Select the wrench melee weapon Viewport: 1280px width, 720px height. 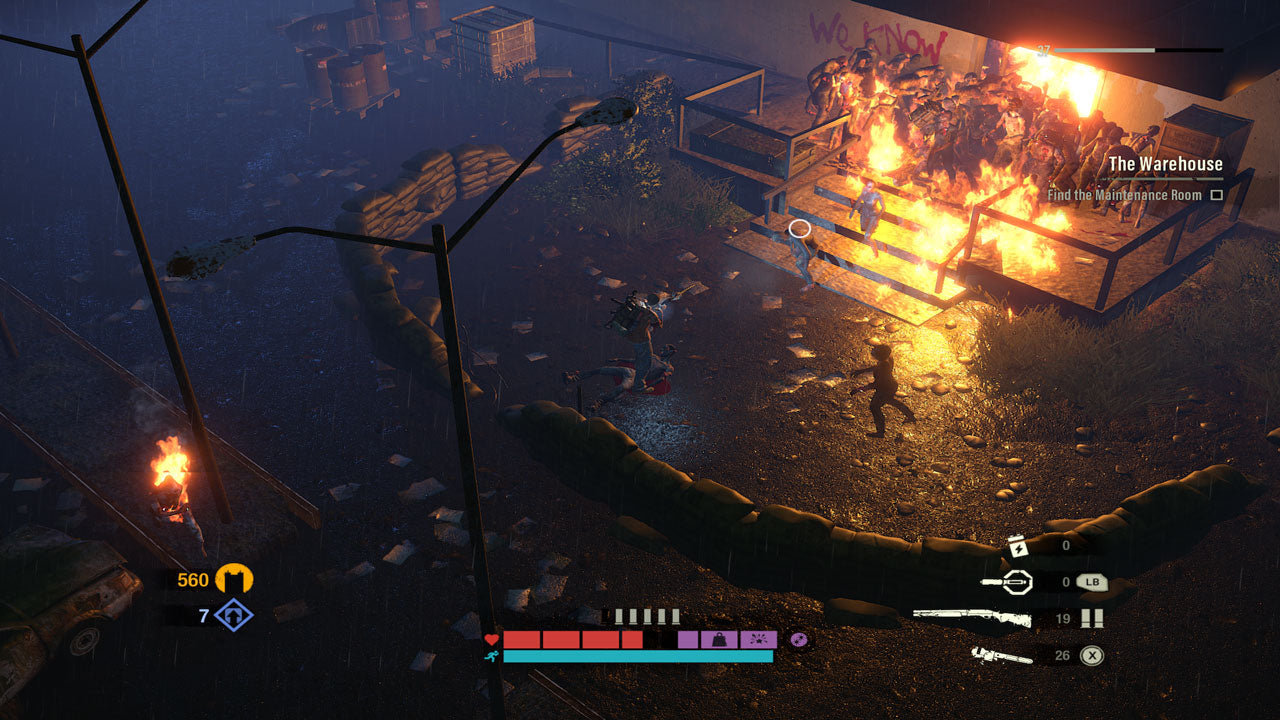1002,656
